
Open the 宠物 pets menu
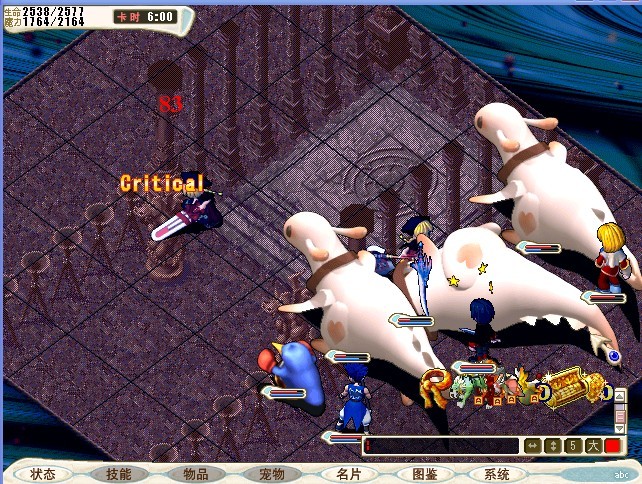(x=272, y=474)
